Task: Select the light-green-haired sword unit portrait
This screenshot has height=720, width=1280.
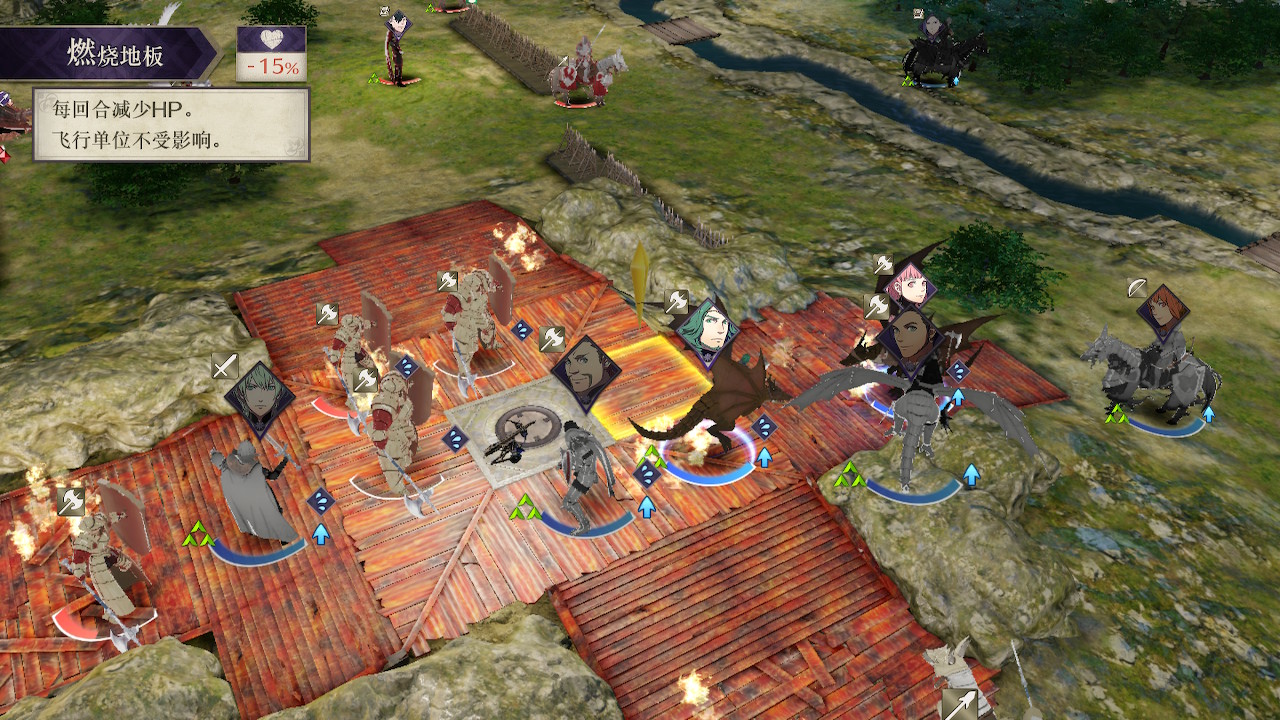Action: pos(260,399)
